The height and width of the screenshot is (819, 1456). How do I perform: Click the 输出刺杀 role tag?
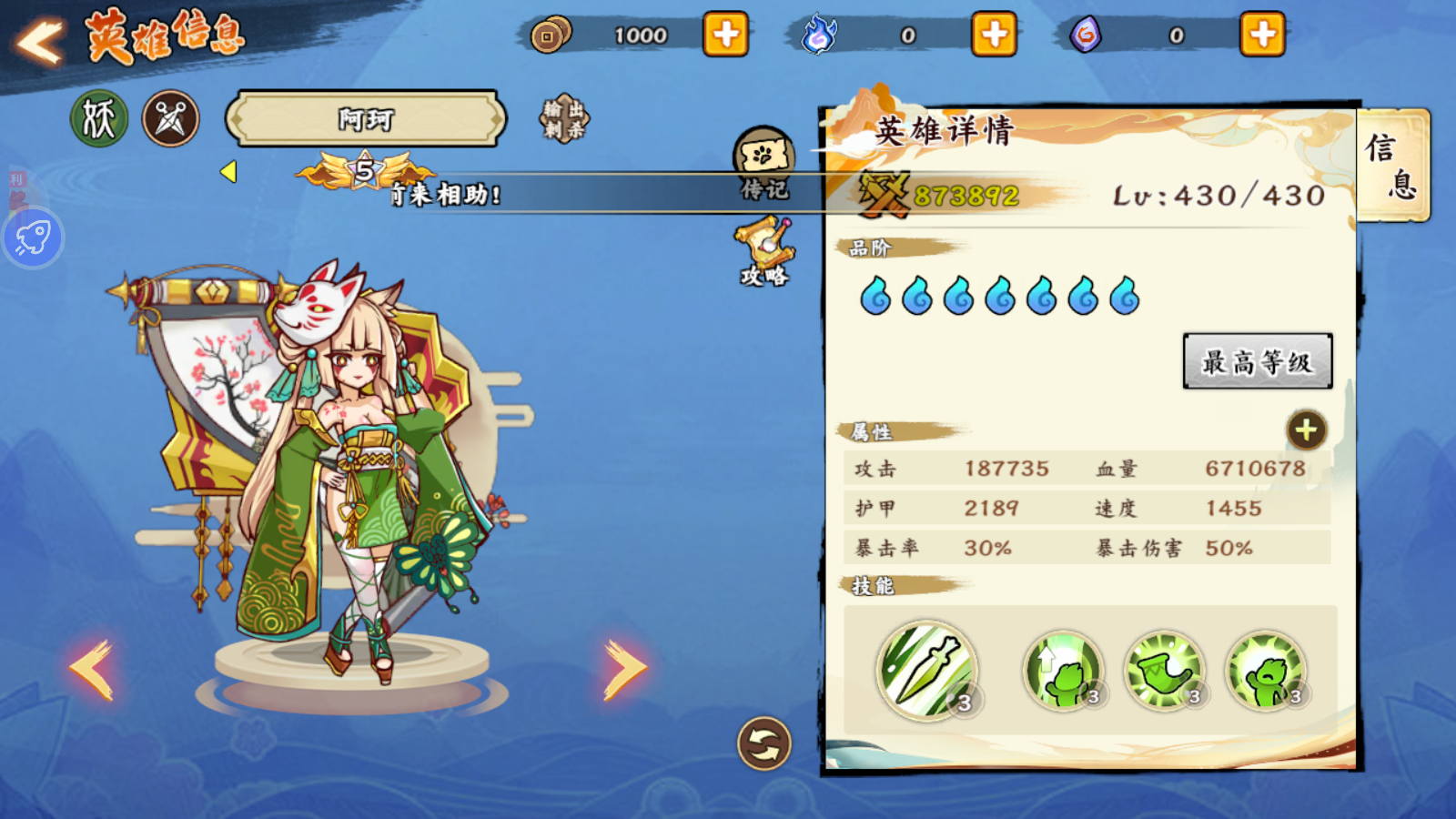[x=564, y=119]
